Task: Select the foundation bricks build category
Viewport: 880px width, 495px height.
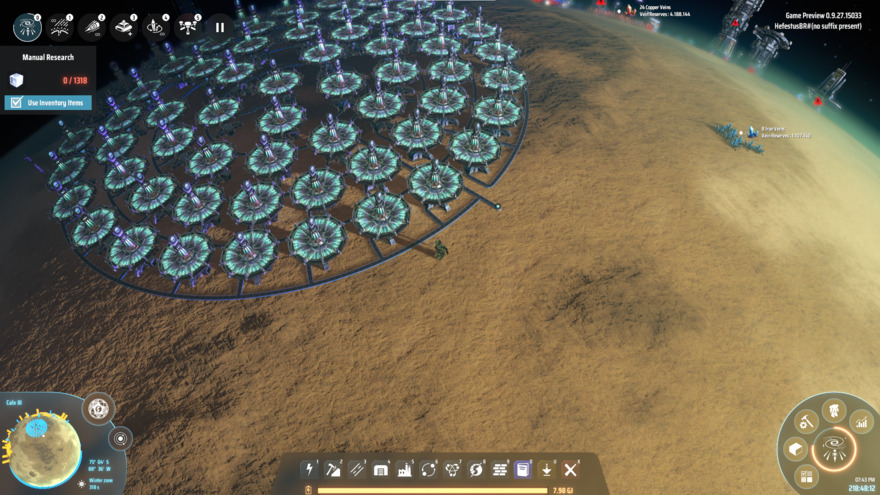Action: [x=500, y=470]
